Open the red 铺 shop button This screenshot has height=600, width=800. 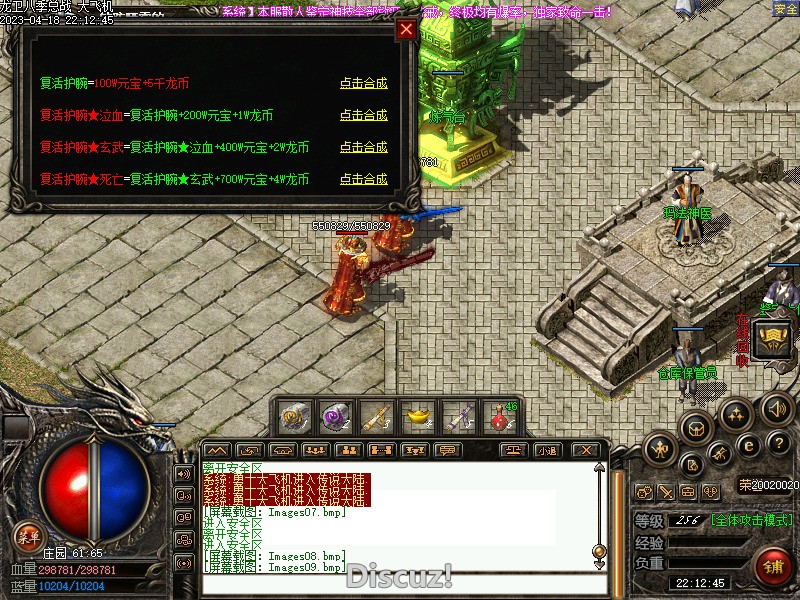pyautogui.click(x=772, y=567)
